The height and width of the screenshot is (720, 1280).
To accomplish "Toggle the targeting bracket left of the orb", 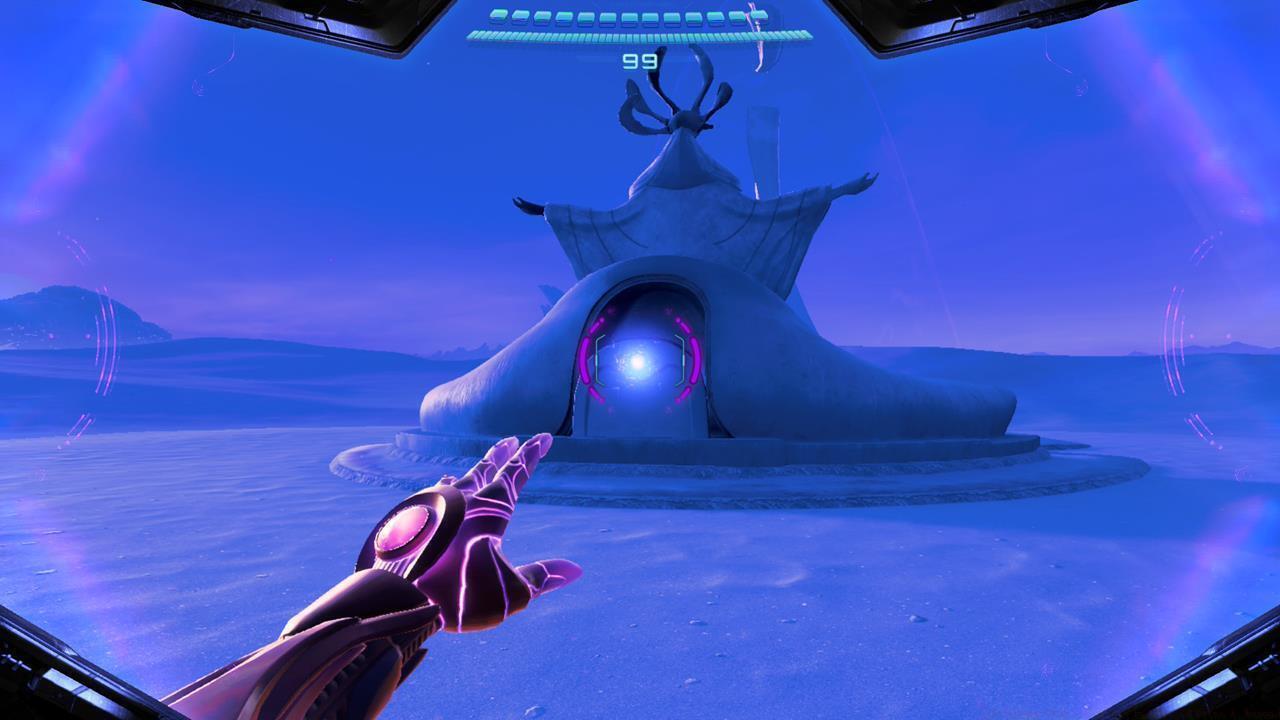I will coord(597,357).
